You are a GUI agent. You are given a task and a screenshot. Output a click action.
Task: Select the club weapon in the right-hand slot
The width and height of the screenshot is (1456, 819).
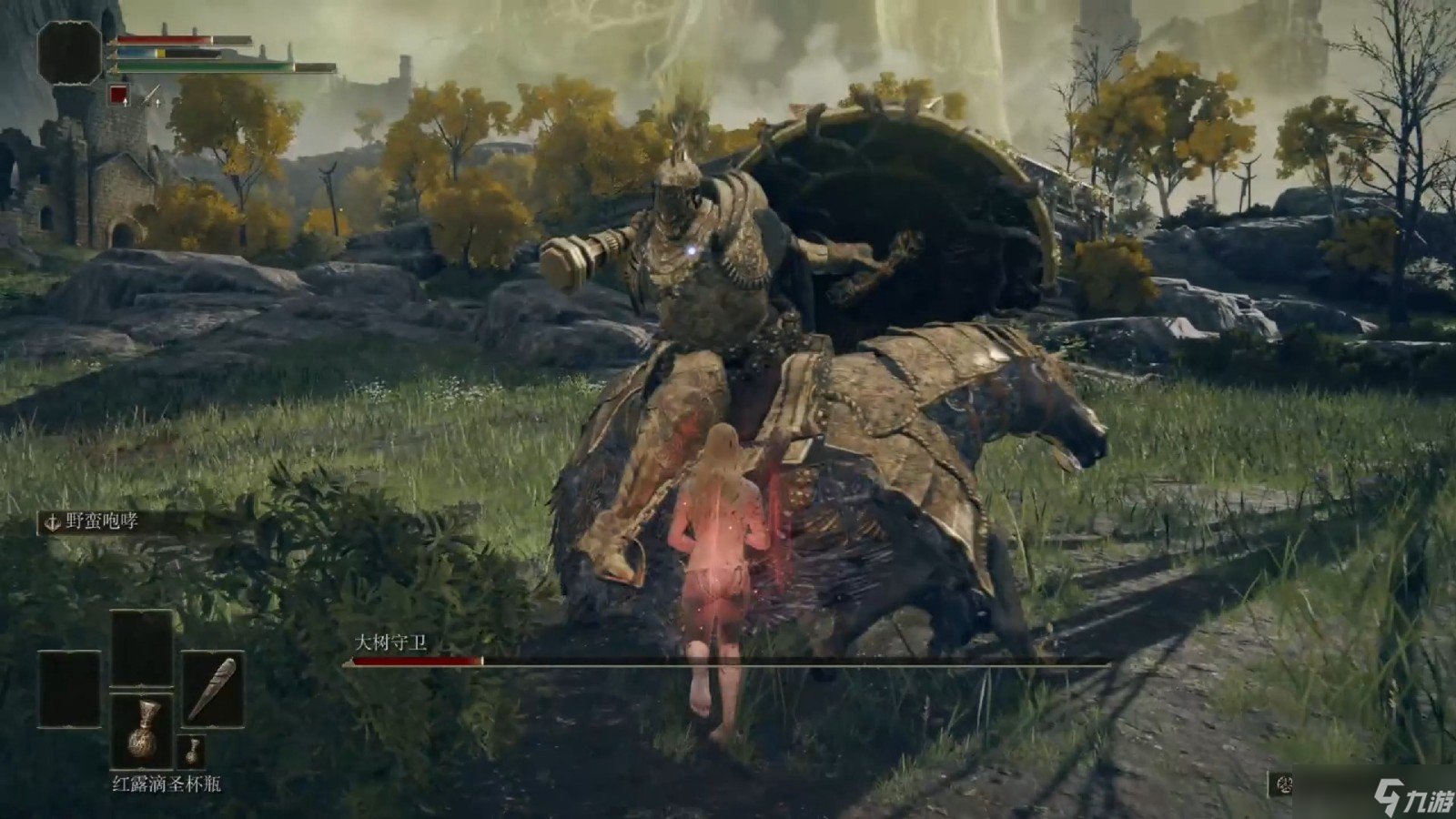point(212,688)
